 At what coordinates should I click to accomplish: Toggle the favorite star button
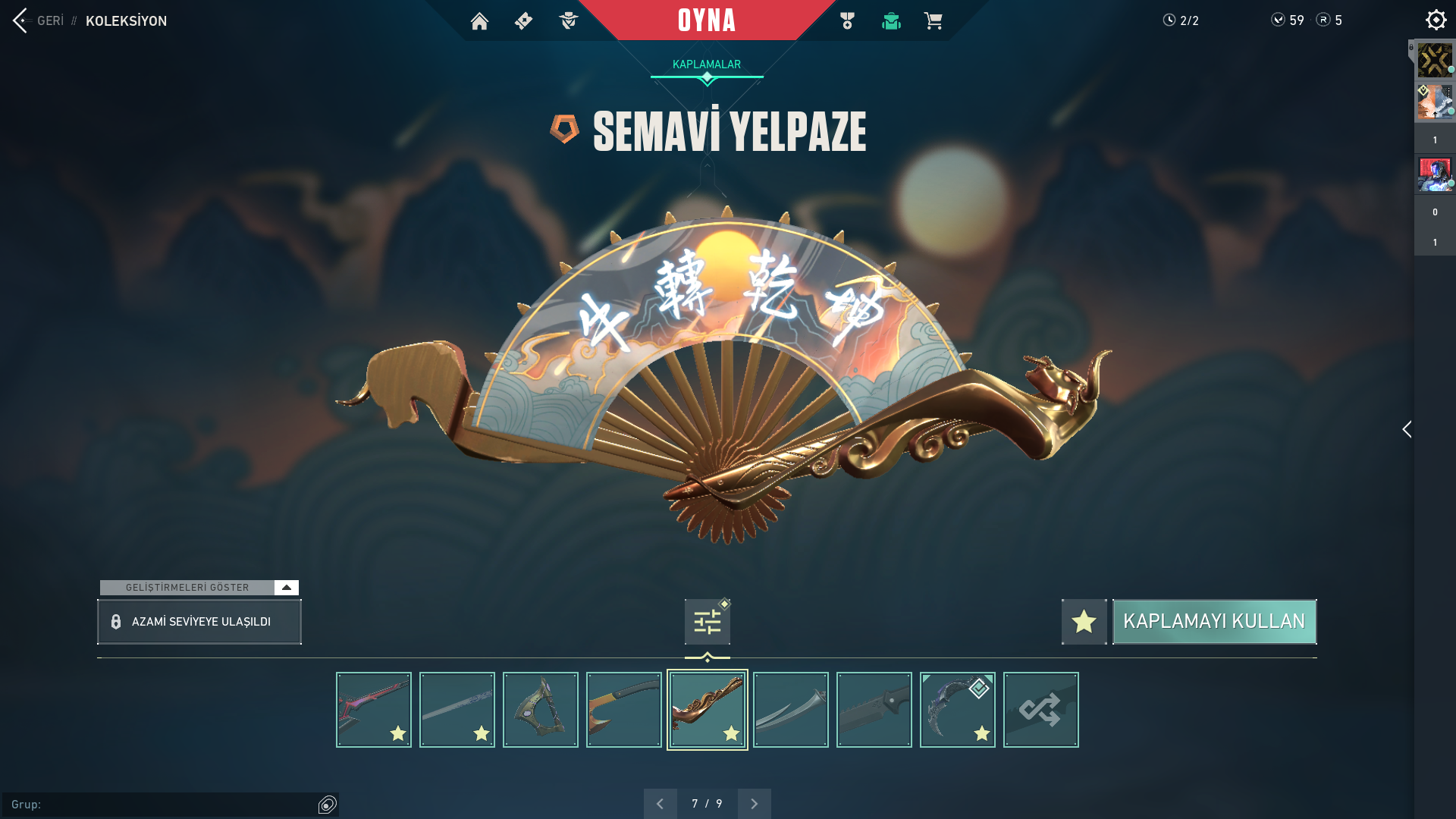click(1084, 622)
